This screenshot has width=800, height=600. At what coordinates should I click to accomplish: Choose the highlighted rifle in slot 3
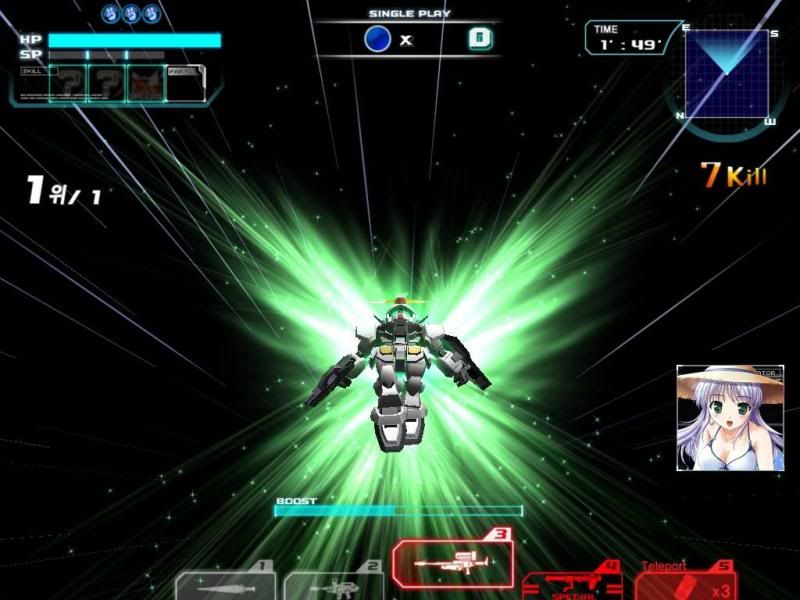(x=453, y=565)
